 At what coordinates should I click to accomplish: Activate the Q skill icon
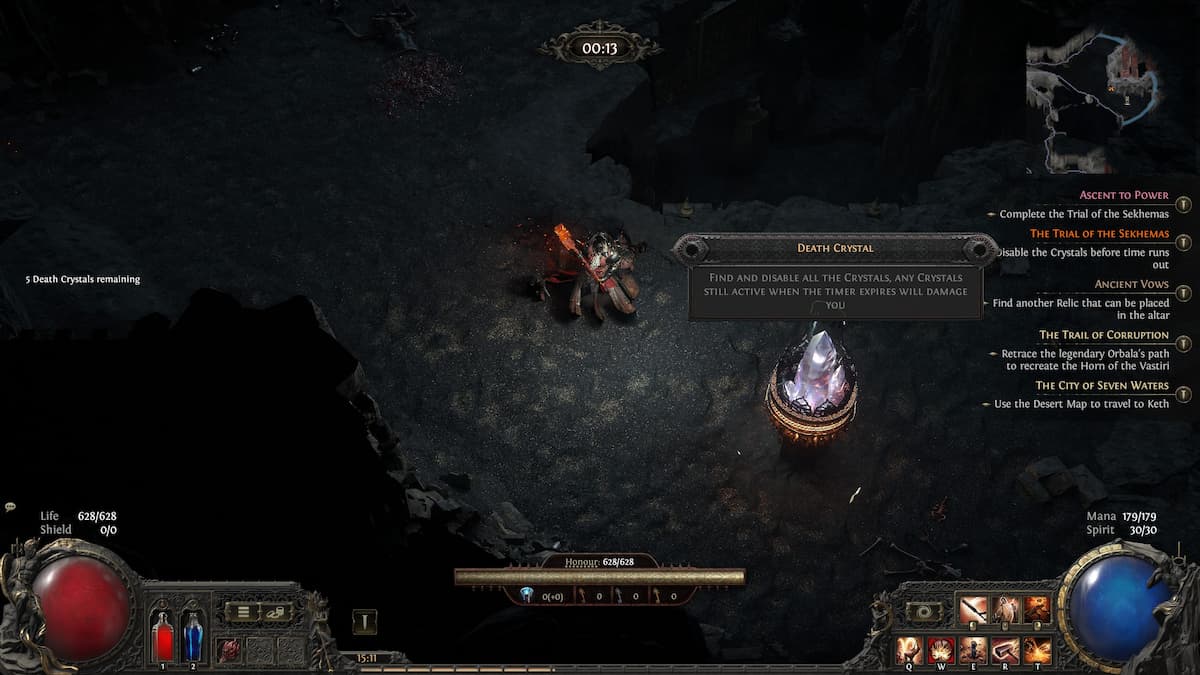coord(910,649)
